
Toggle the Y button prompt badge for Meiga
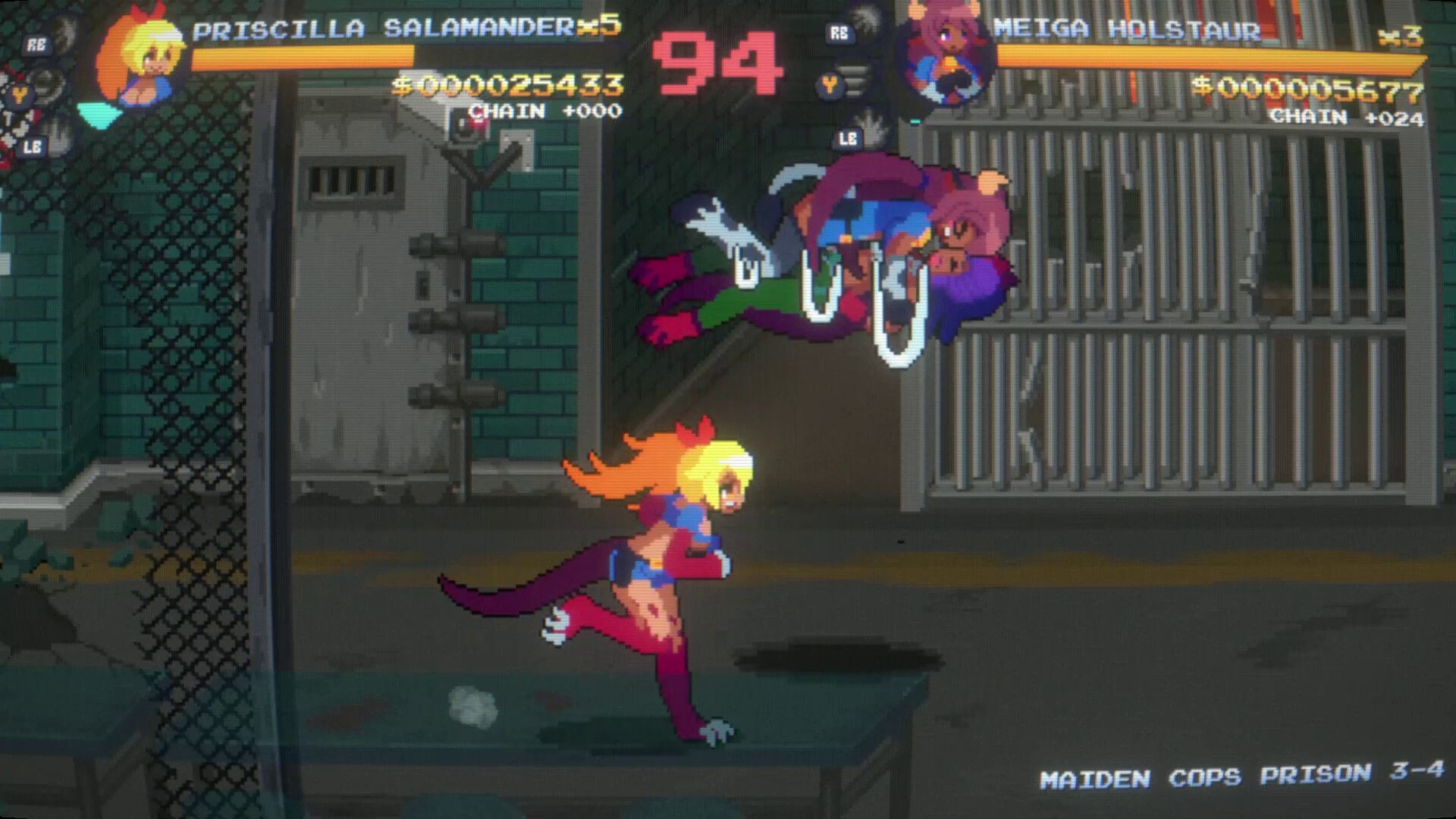tap(830, 85)
